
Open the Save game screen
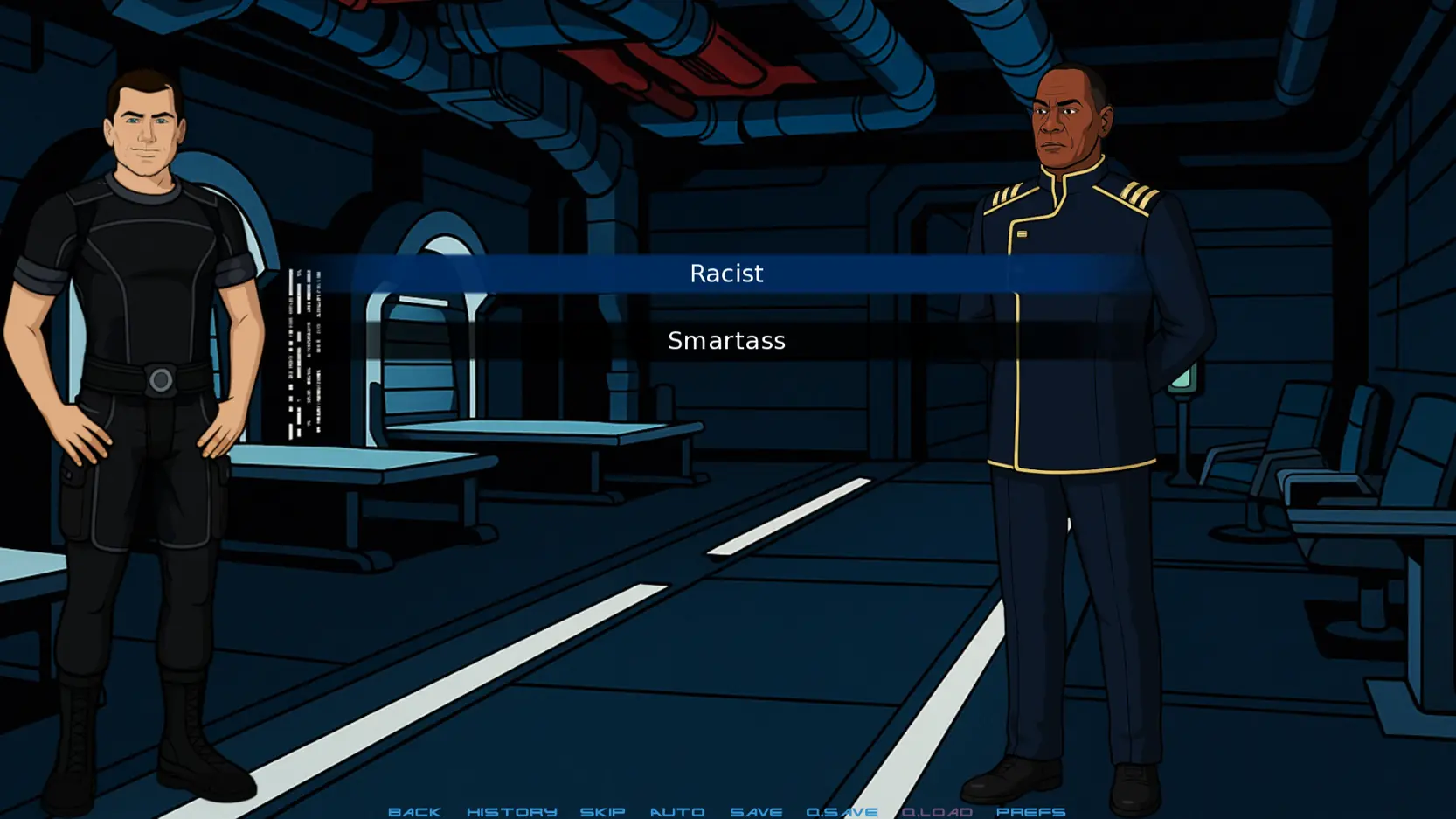[756, 811]
